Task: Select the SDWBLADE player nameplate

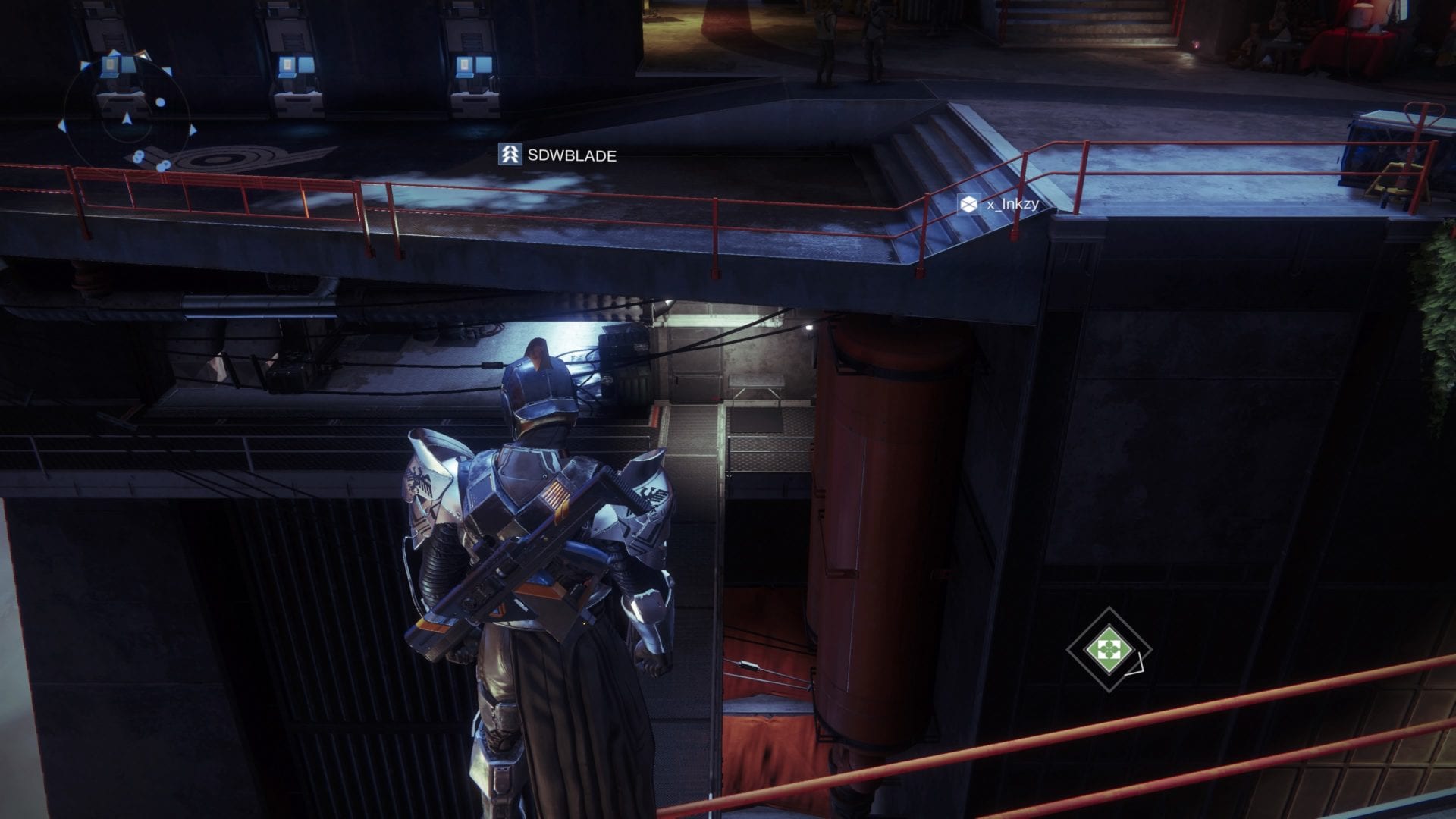Action: [x=558, y=155]
